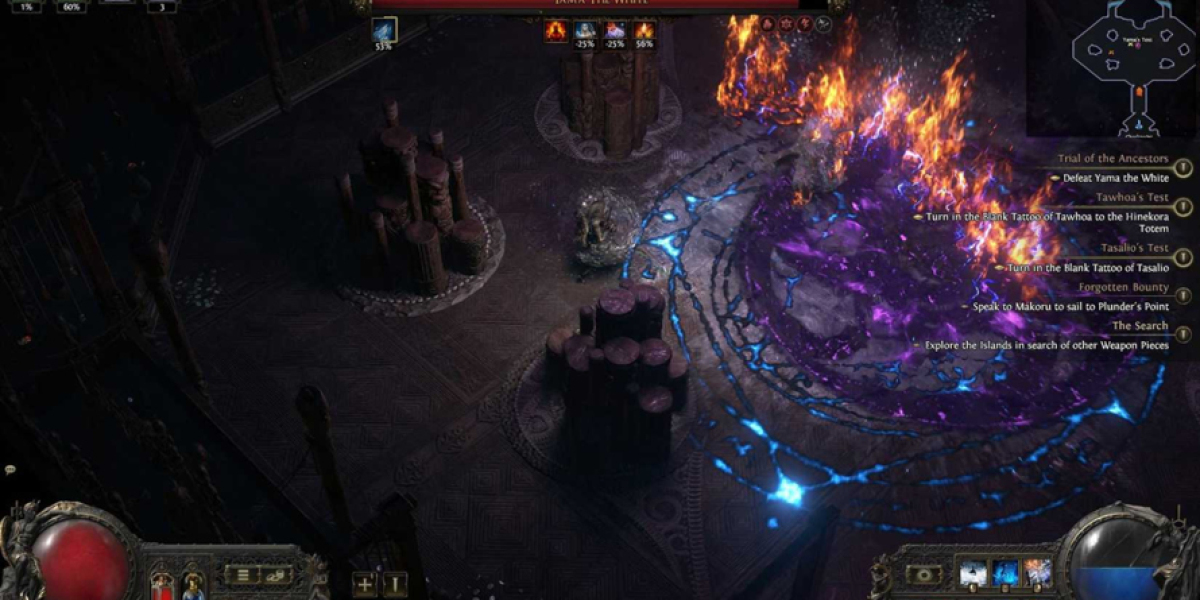Activate the white frost skill icon

(972, 573)
